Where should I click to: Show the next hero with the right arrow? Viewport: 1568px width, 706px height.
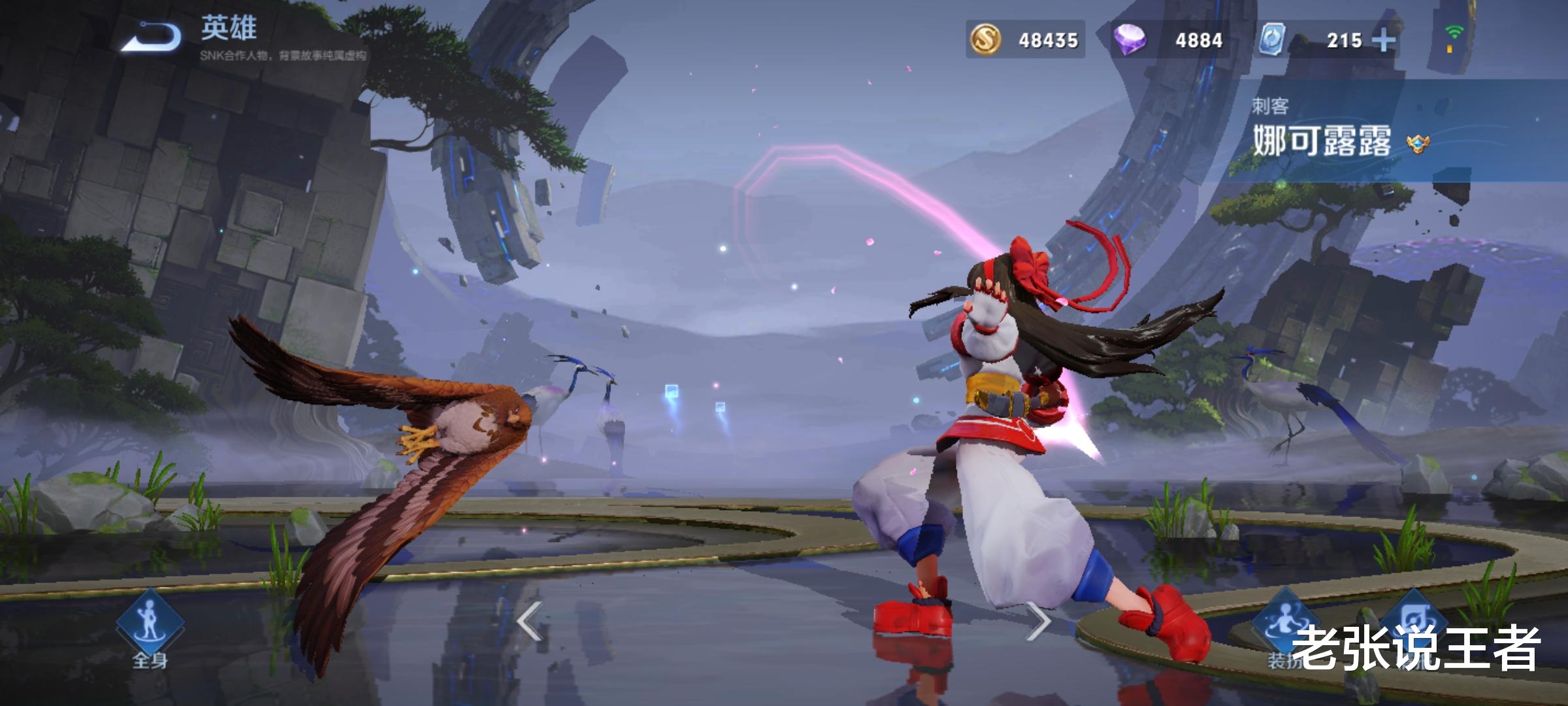1037,621
